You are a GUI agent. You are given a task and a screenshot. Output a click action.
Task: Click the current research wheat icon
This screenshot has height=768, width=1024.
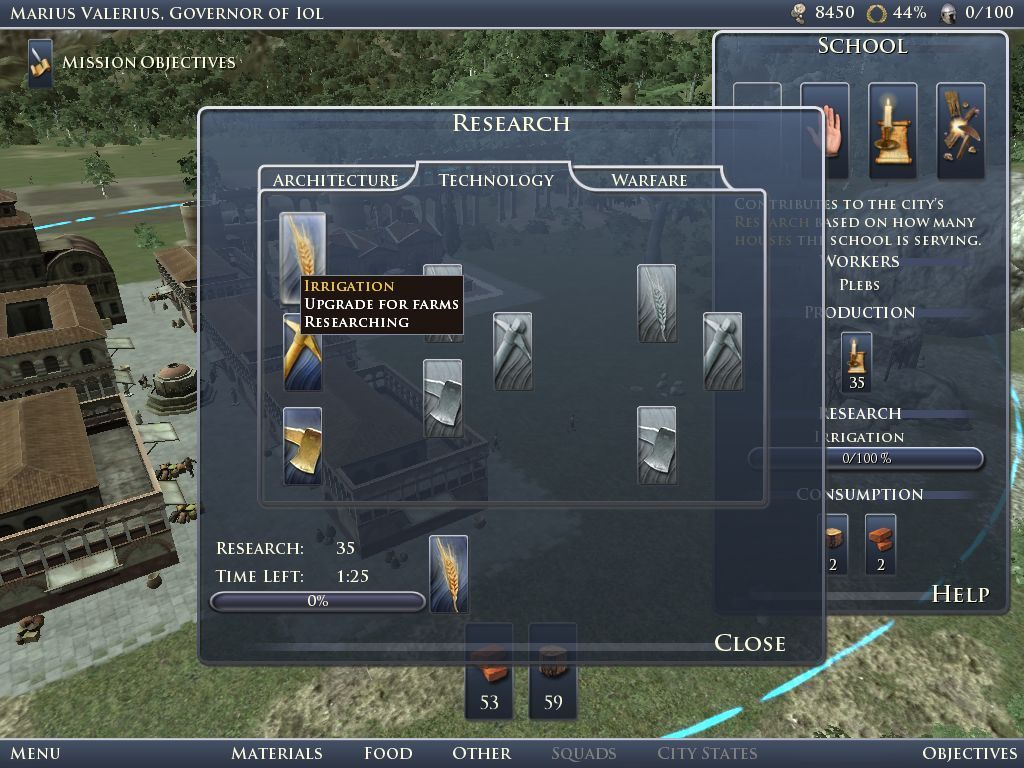[x=448, y=574]
